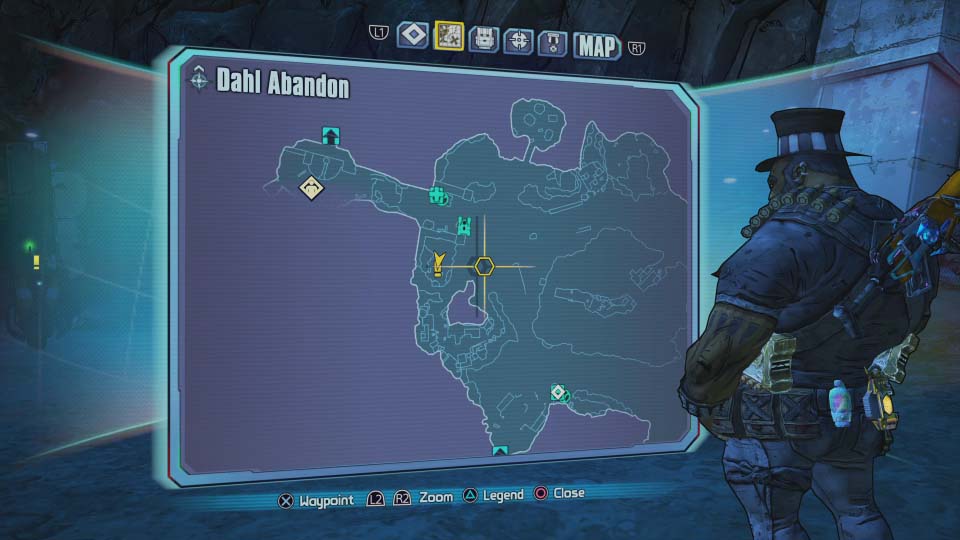Switch to the backpack Inventory tab

click(482, 40)
